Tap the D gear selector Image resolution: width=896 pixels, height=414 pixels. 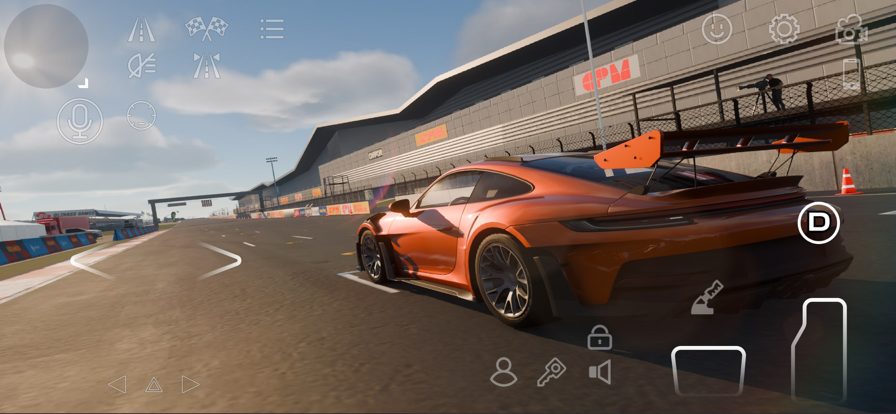click(x=819, y=223)
